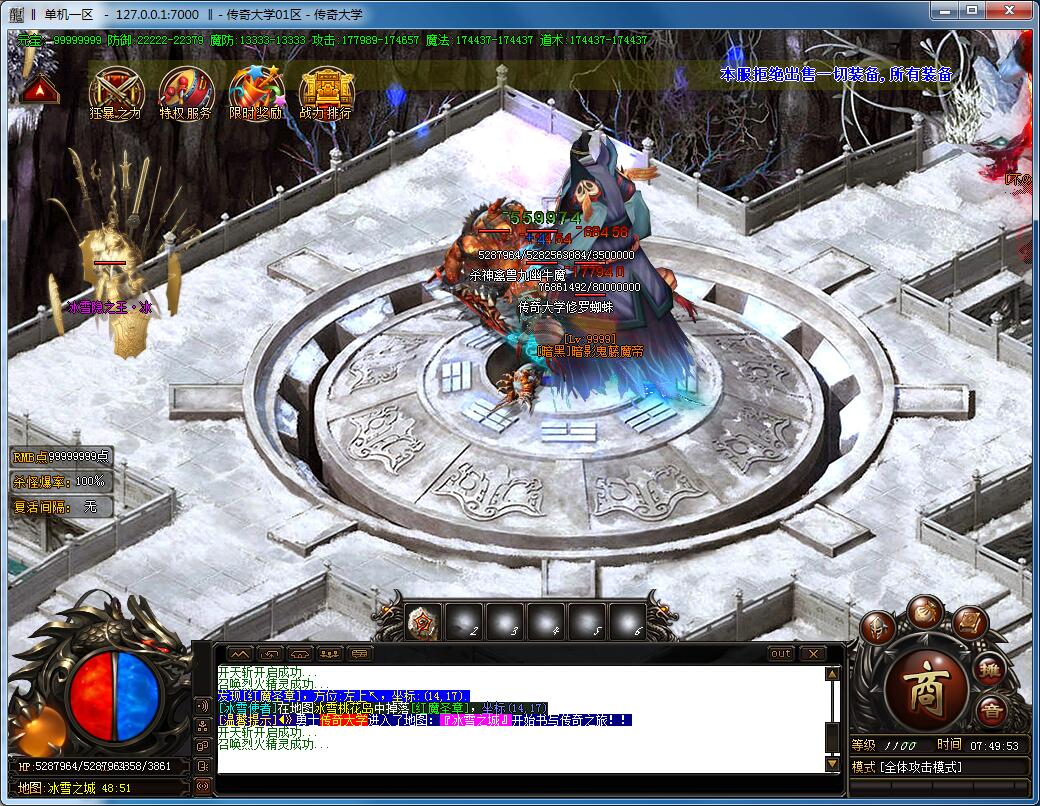This screenshot has width=1040, height=806.
Task: Select the first skill hotbar slot
Action: tap(423, 623)
